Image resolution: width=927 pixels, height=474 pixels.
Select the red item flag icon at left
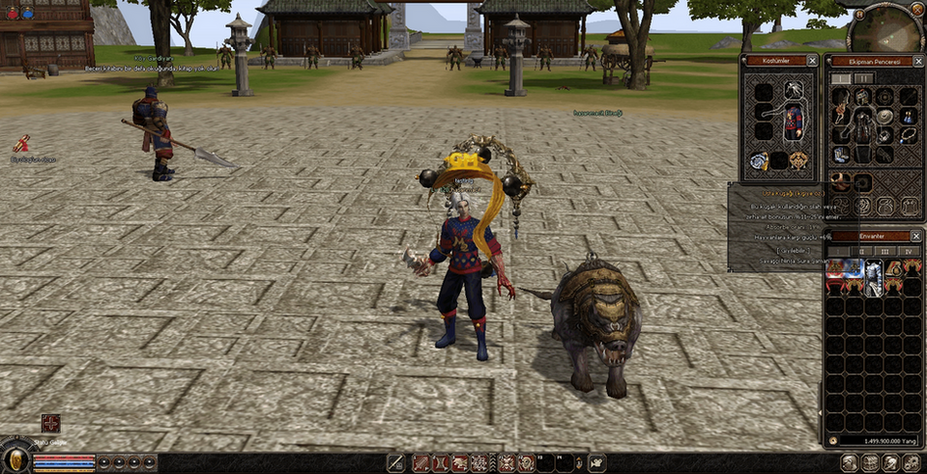[x=21, y=145]
